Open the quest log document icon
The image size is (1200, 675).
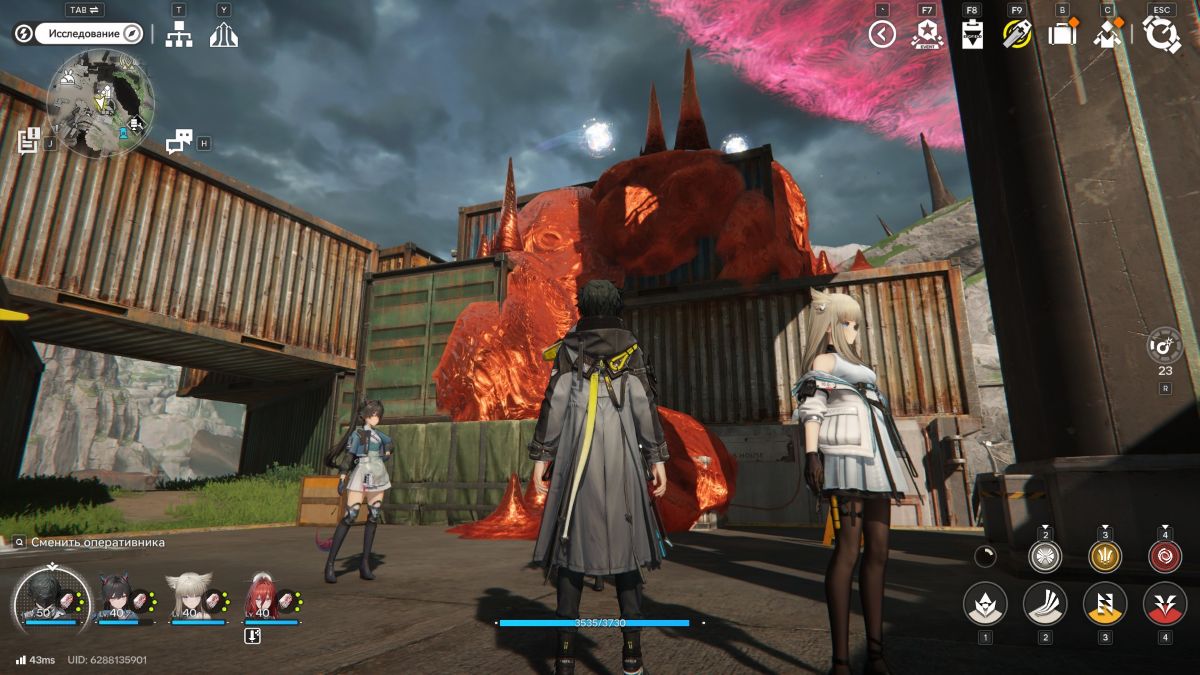coord(28,139)
